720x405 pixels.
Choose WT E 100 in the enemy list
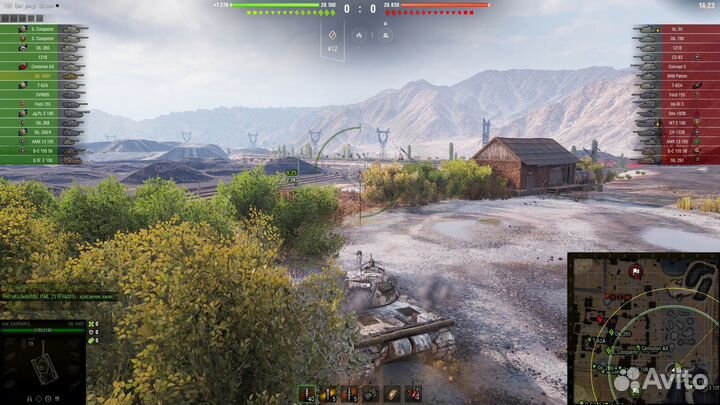tap(676, 122)
